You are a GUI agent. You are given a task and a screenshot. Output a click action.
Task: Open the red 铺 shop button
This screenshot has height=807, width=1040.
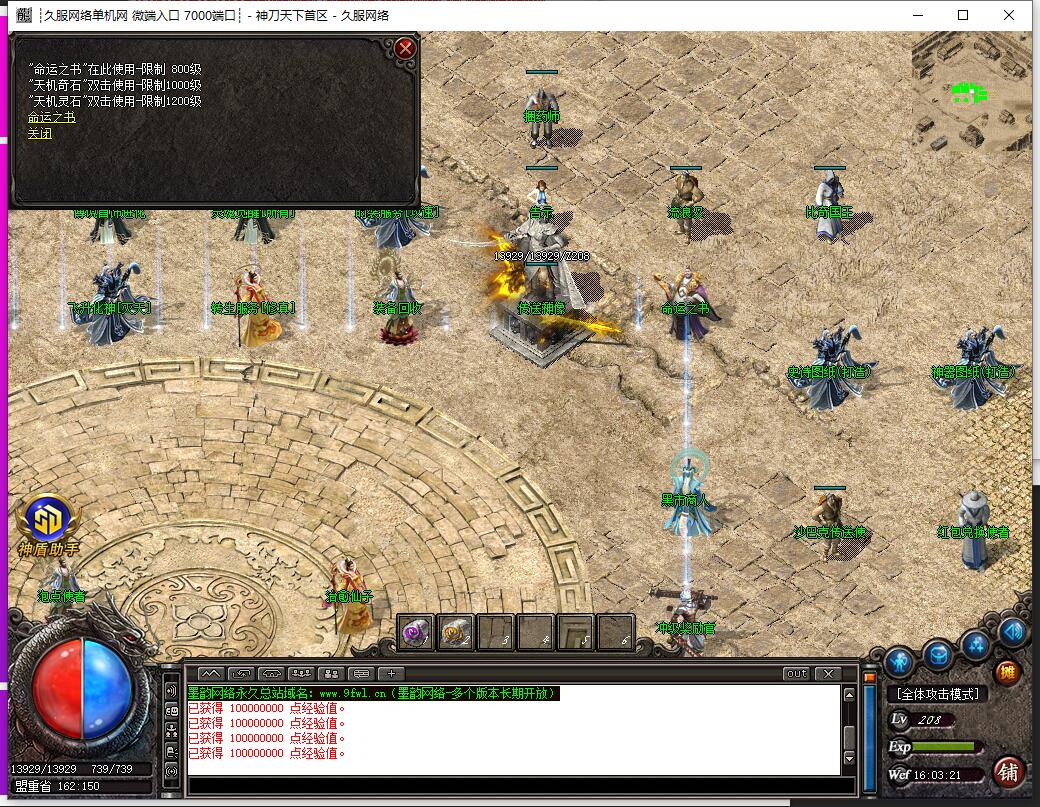(1009, 770)
